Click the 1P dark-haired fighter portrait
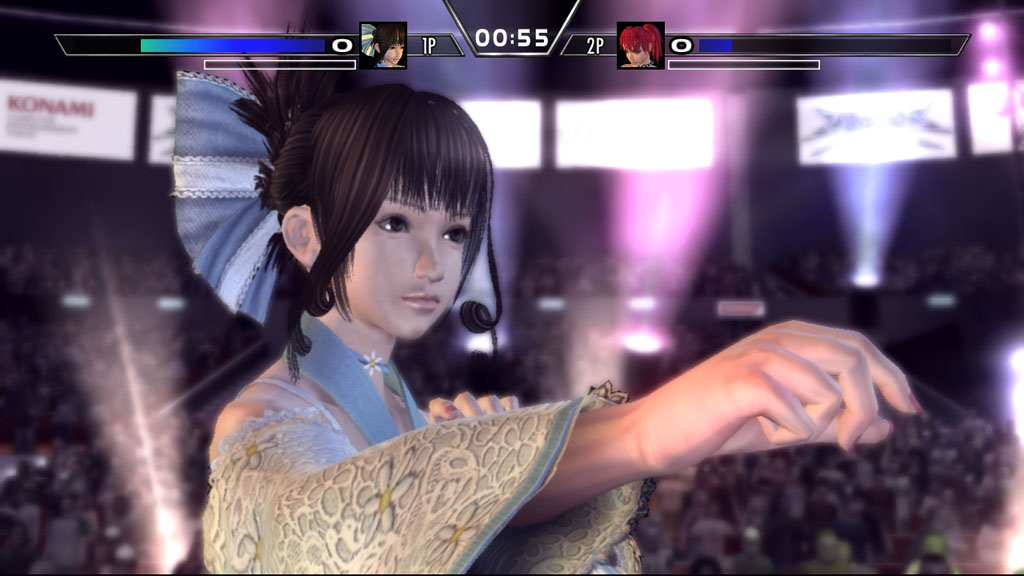 pyautogui.click(x=383, y=45)
